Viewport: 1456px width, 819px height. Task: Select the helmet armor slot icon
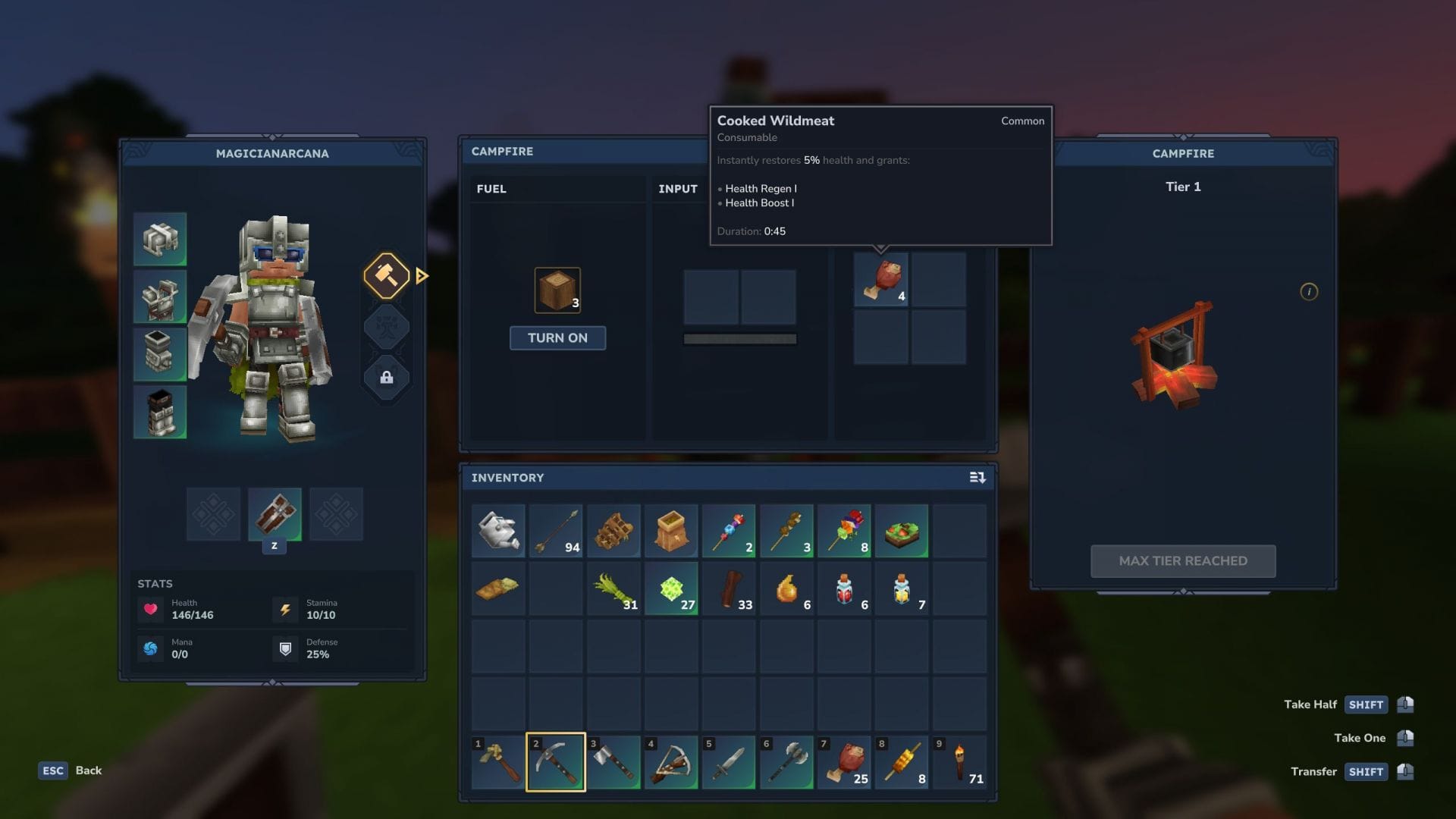[x=160, y=239]
